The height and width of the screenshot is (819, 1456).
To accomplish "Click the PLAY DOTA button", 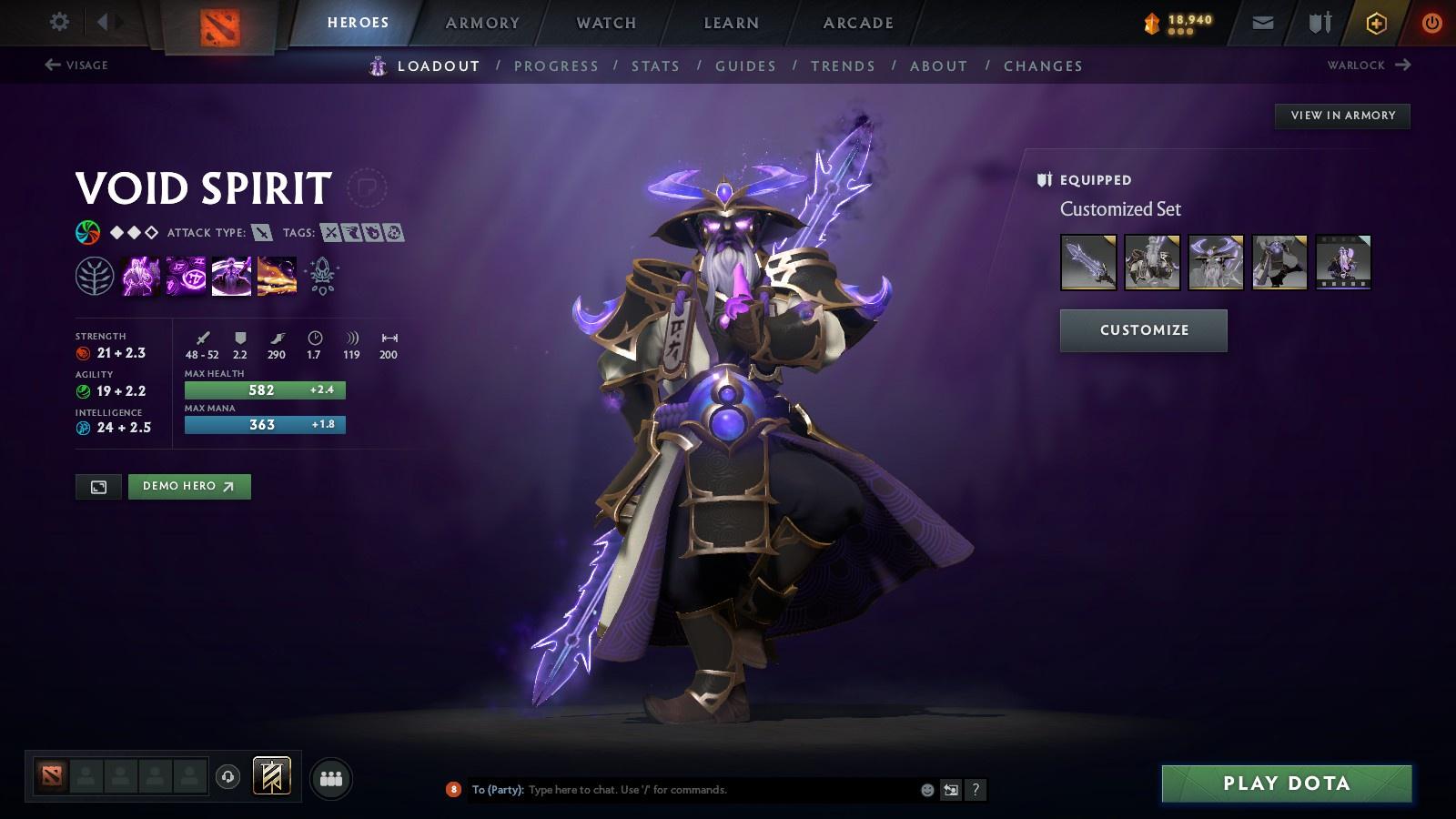I will pyautogui.click(x=1286, y=783).
